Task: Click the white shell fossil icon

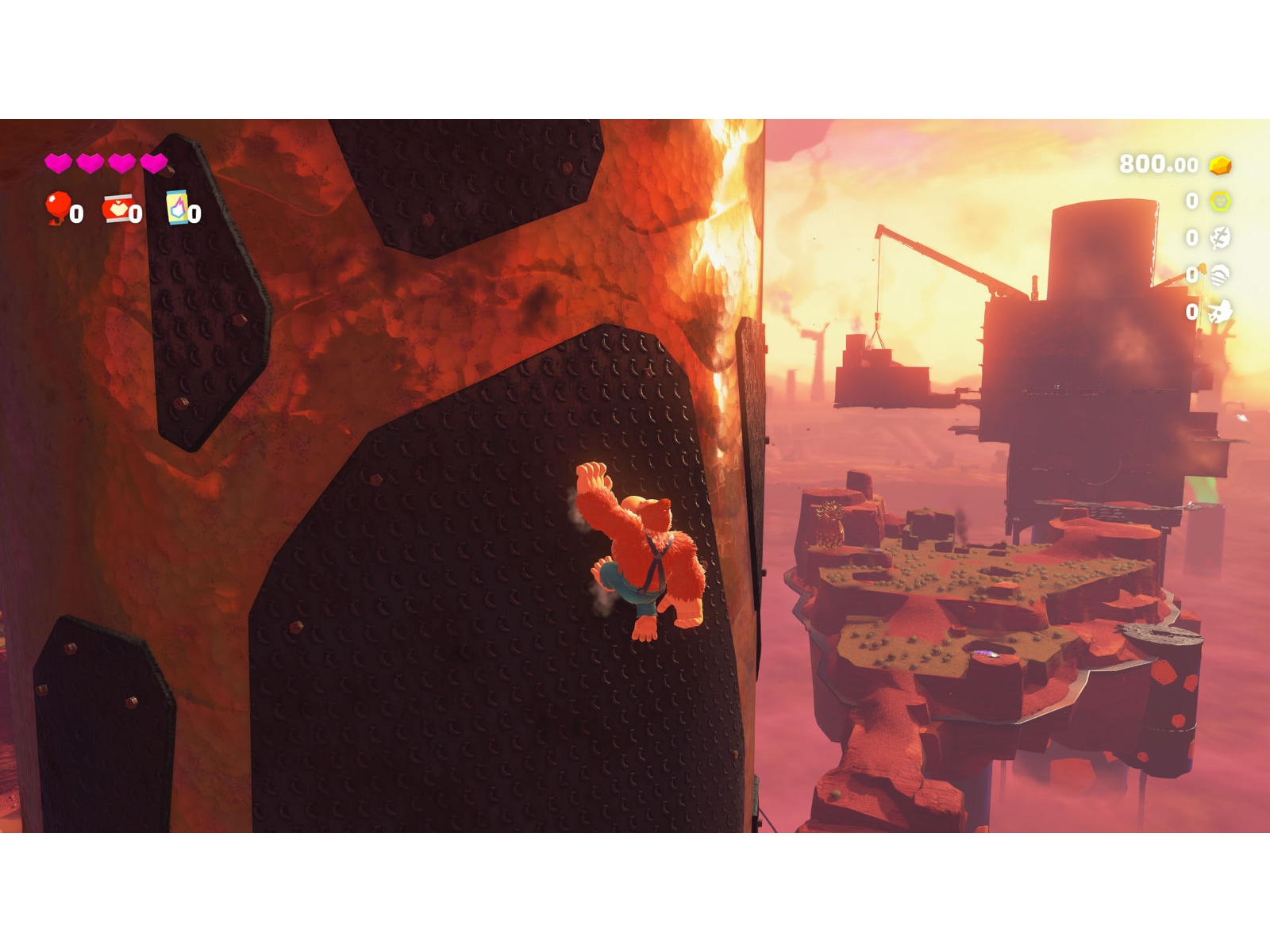Action: 1221,276
